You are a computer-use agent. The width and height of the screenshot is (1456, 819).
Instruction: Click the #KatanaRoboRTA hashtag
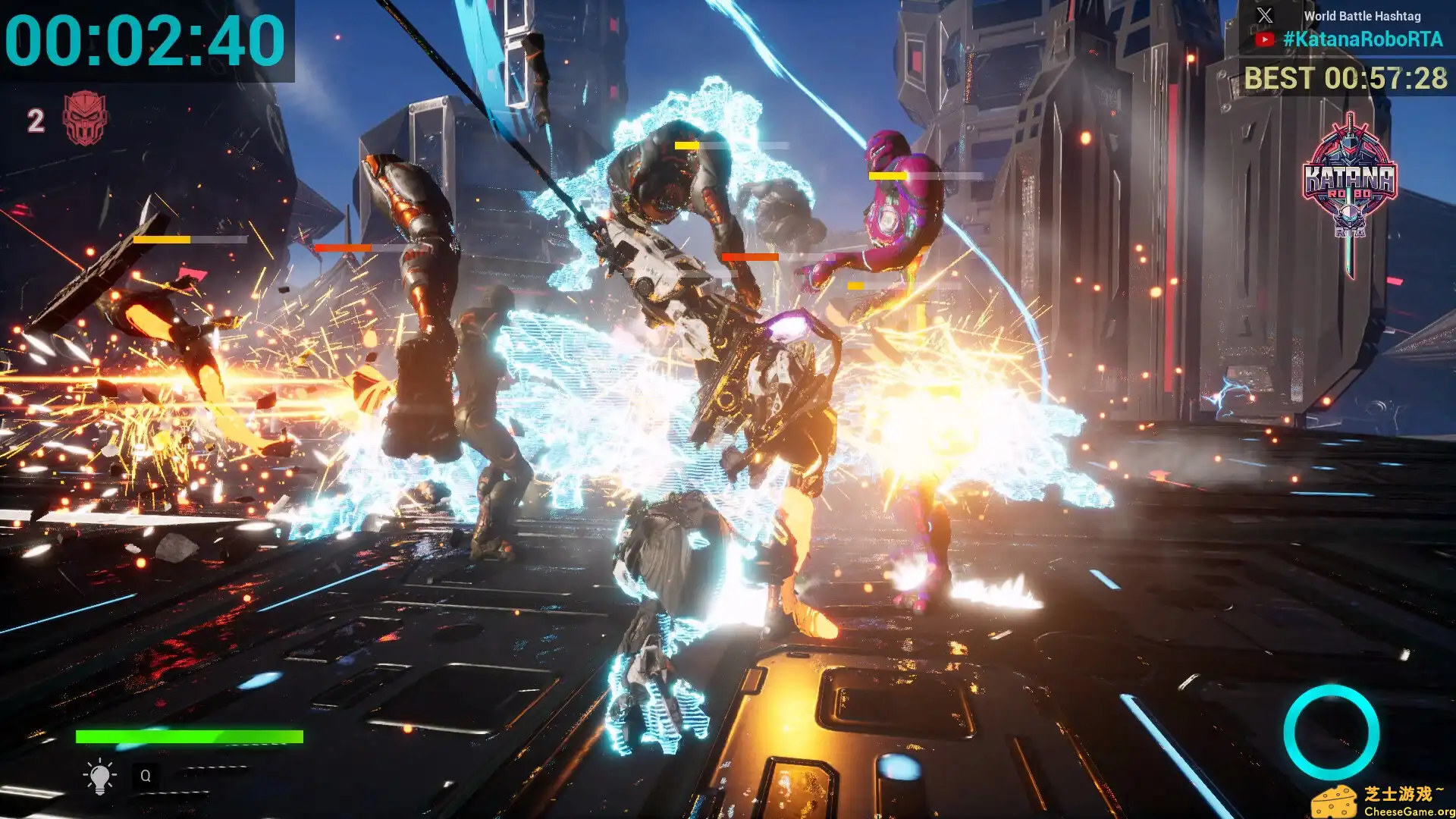tap(1363, 39)
